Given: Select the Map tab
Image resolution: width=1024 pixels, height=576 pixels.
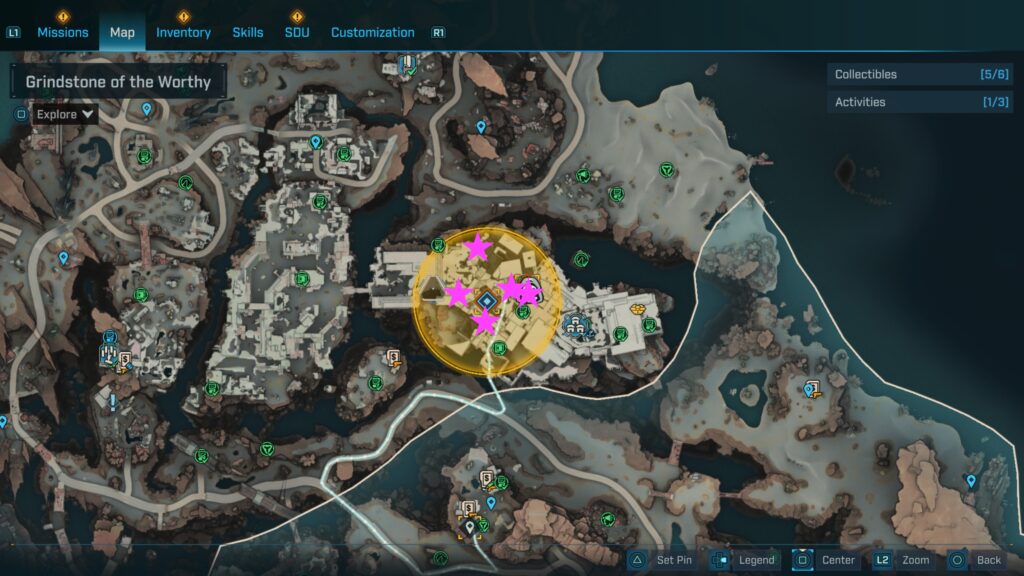Looking at the screenshot, I should coord(122,32).
